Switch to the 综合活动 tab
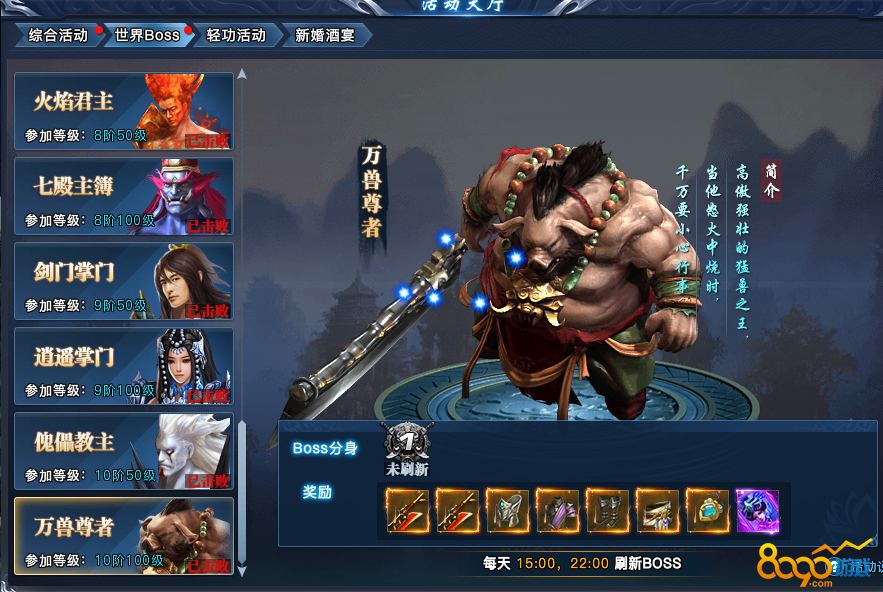 pos(58,36)
